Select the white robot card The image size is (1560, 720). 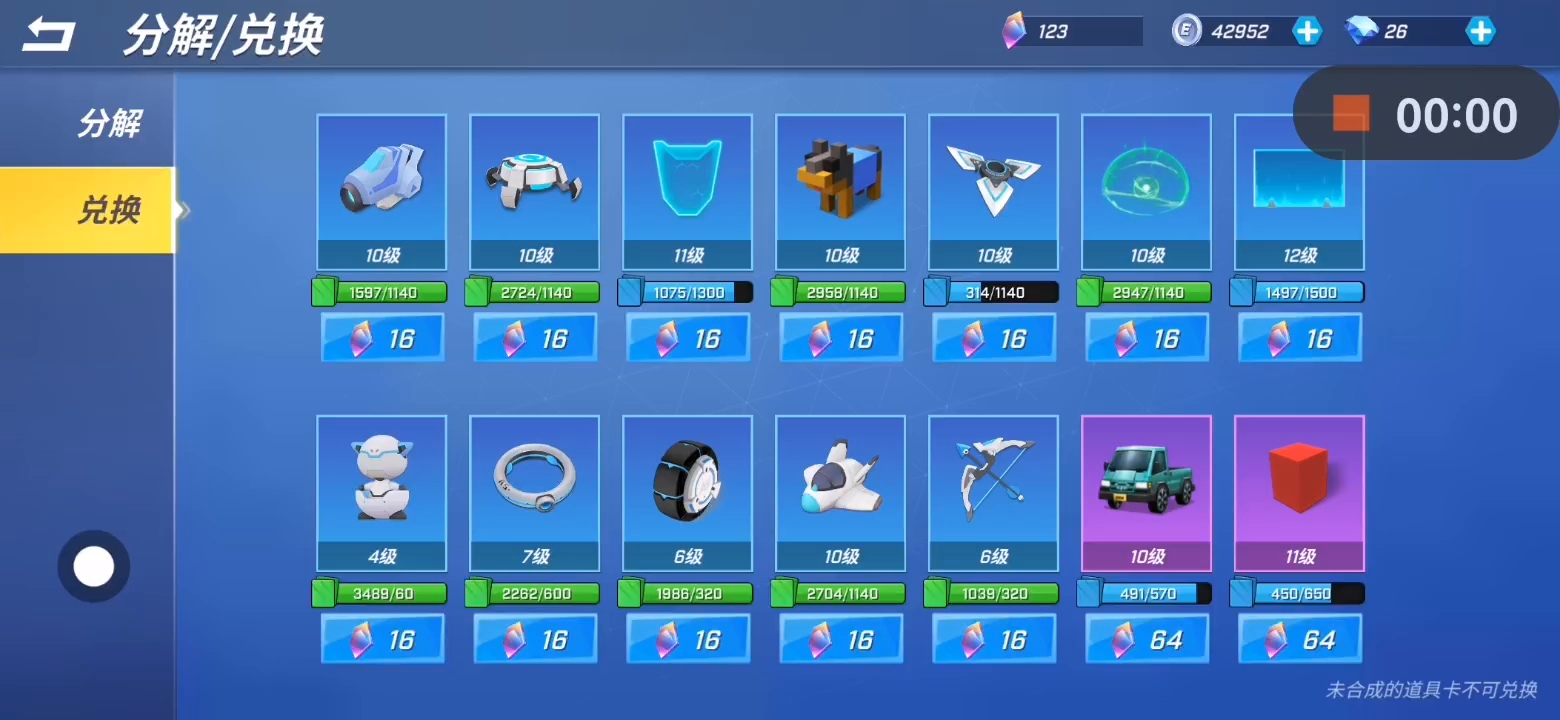pos(381,492)
